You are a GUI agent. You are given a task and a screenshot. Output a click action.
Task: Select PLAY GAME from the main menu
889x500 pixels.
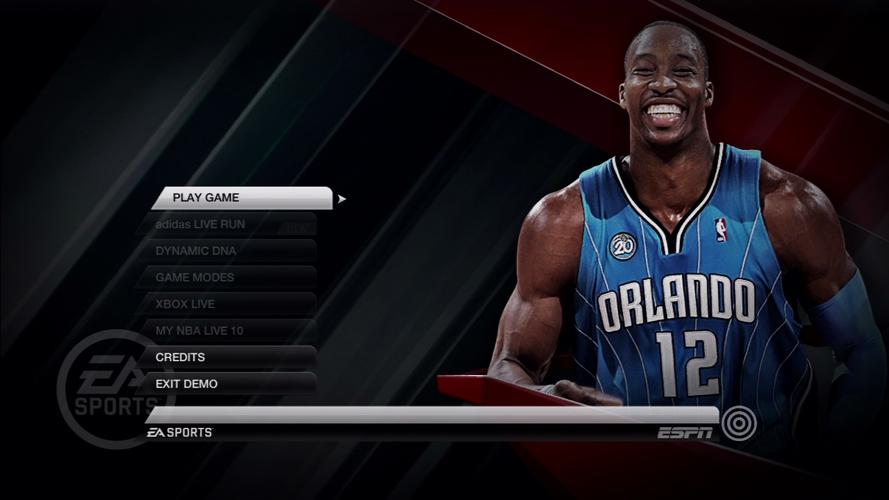(241, 198)
